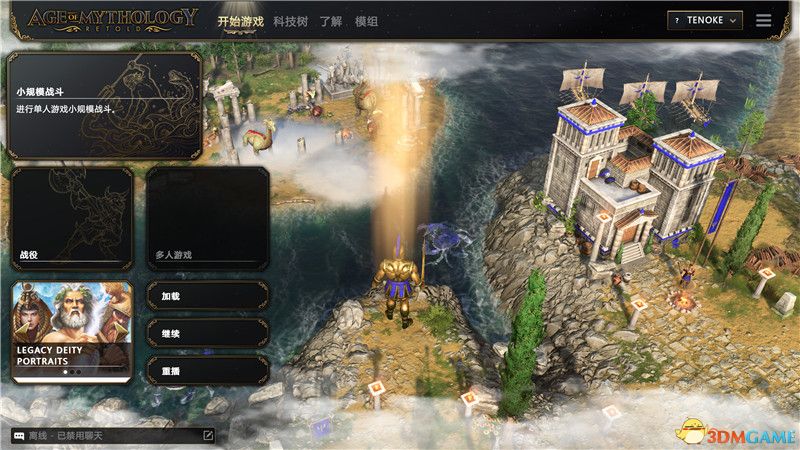
Task: Expand the TENOKE profile dropdown
Action: tap(706, 20)
